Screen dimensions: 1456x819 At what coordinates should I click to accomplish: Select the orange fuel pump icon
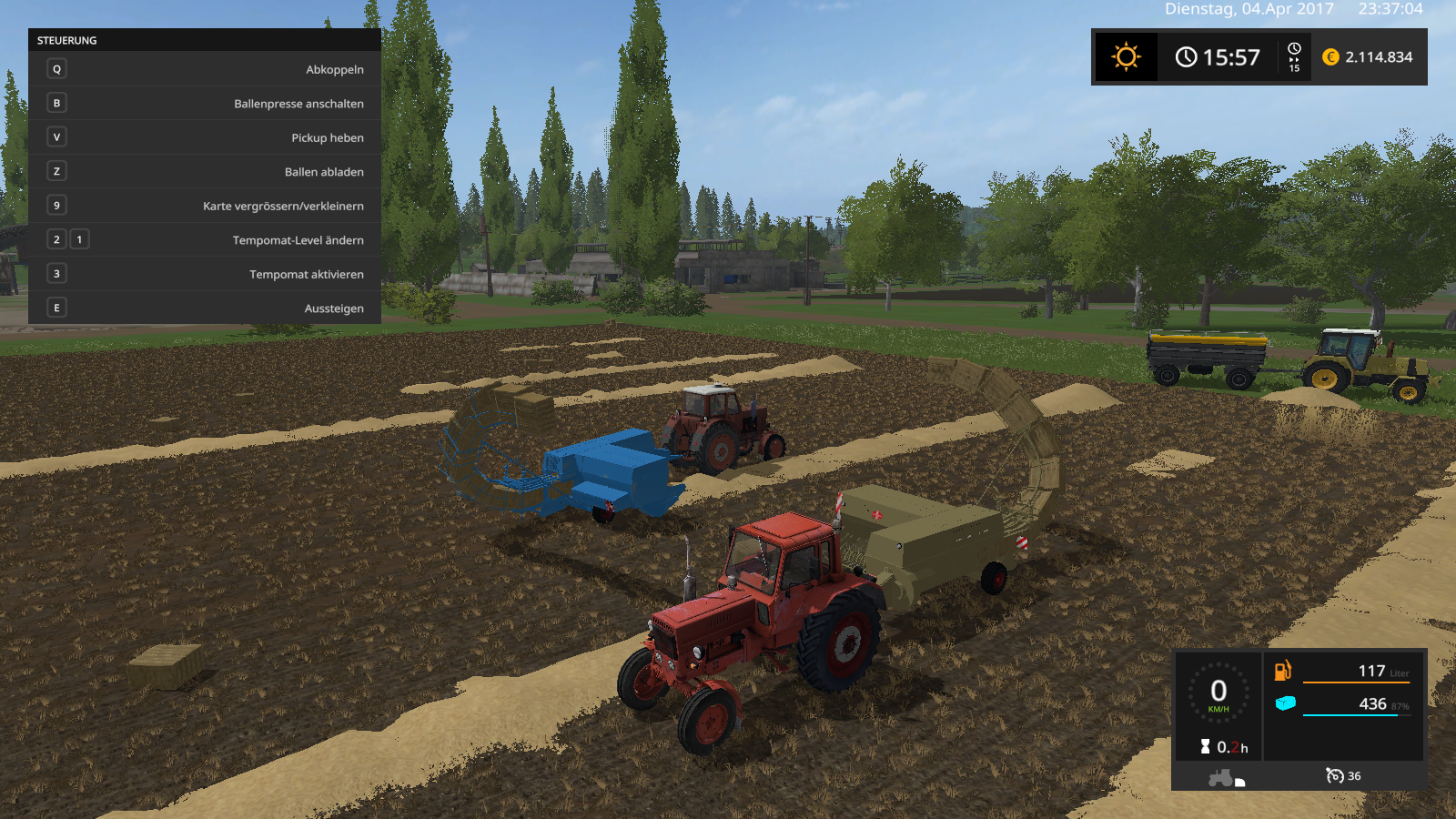1282,672
